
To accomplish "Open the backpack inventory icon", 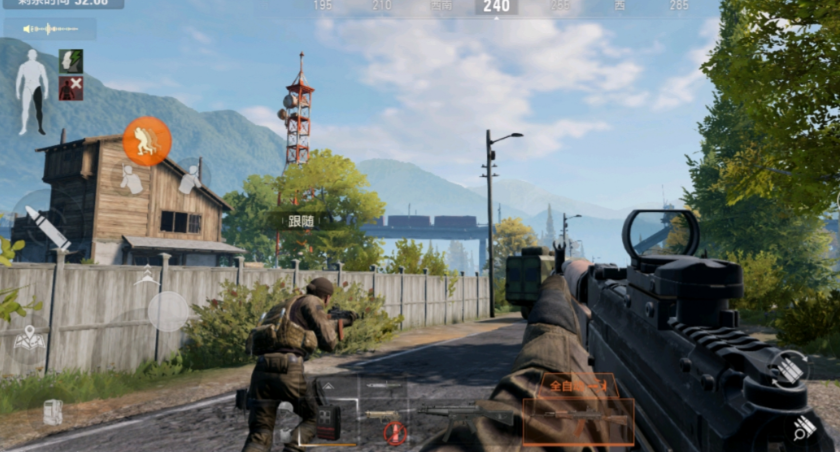I will point(52,411).
